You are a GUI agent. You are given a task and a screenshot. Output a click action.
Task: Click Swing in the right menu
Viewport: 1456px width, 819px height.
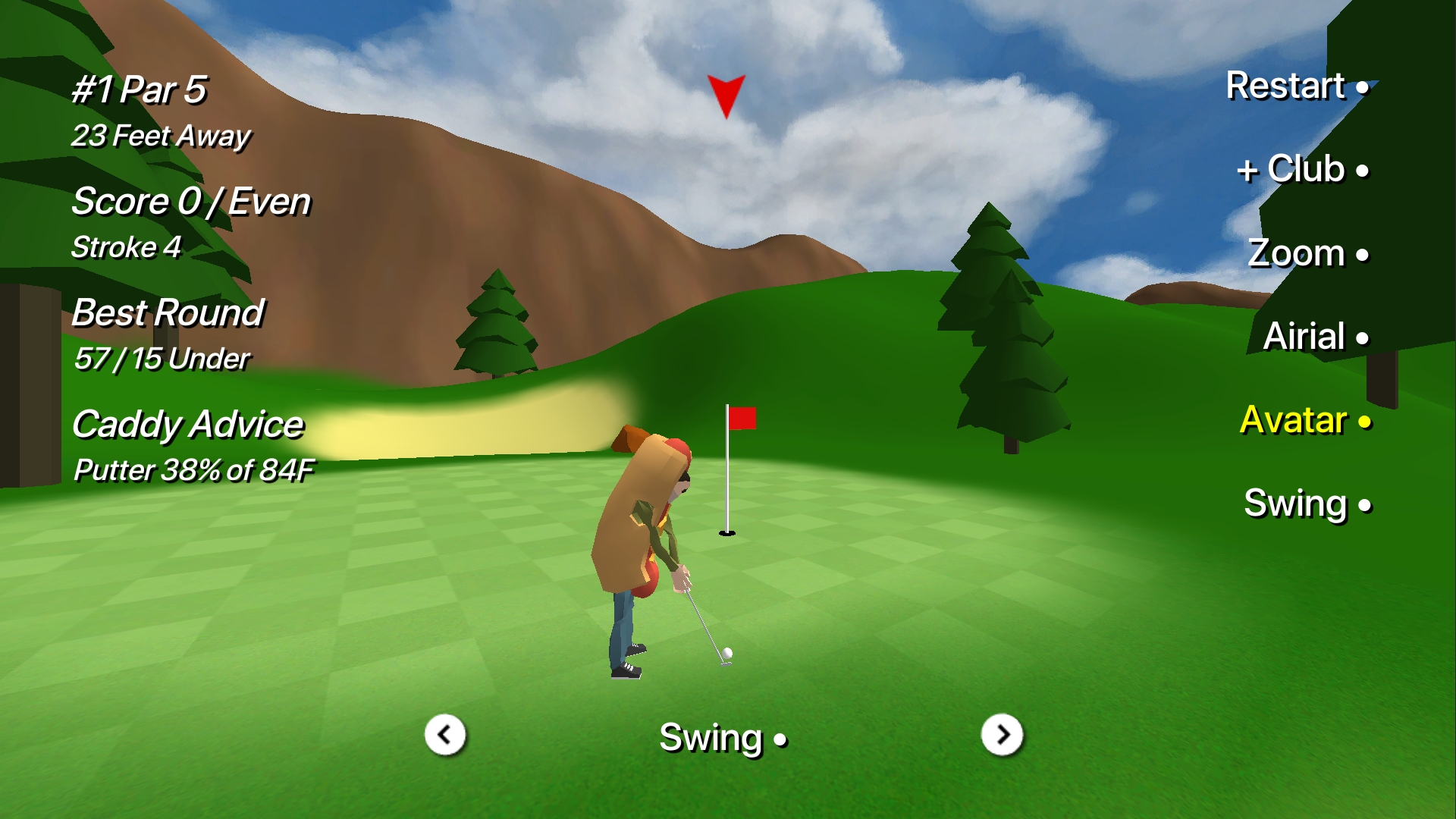[x=1298, y=503]
